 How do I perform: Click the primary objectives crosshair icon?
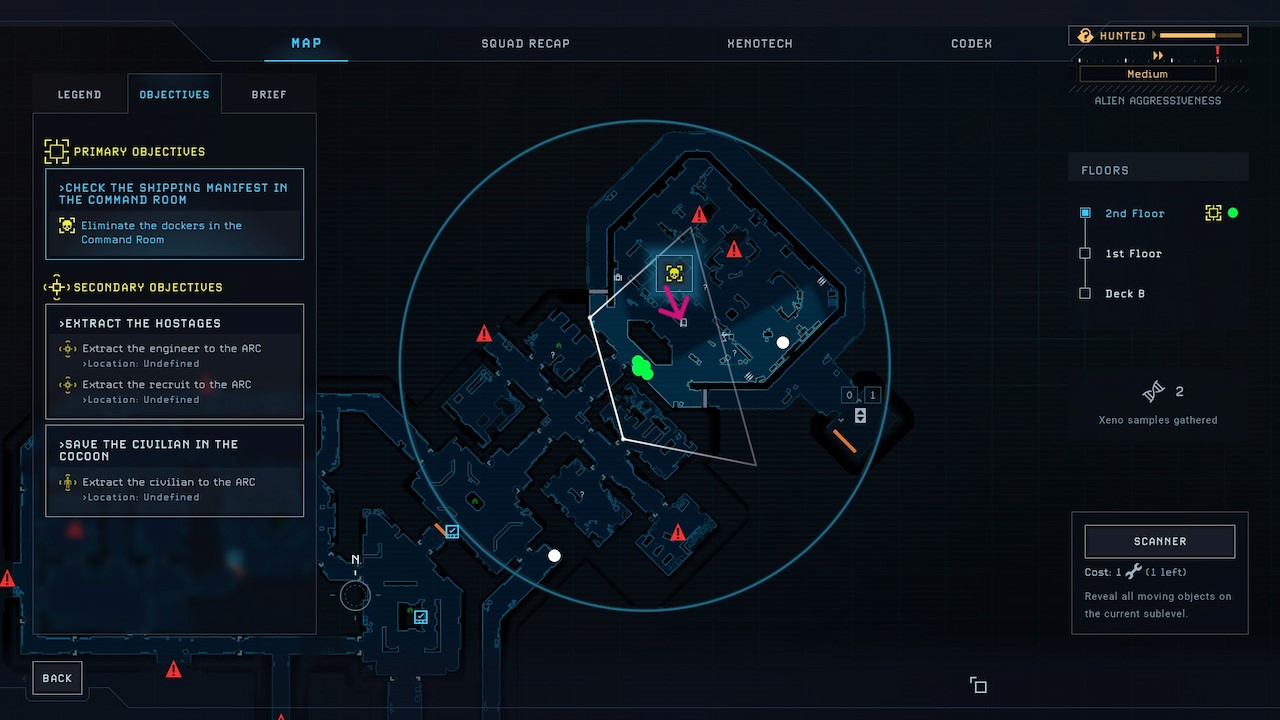tap(57, 151)
